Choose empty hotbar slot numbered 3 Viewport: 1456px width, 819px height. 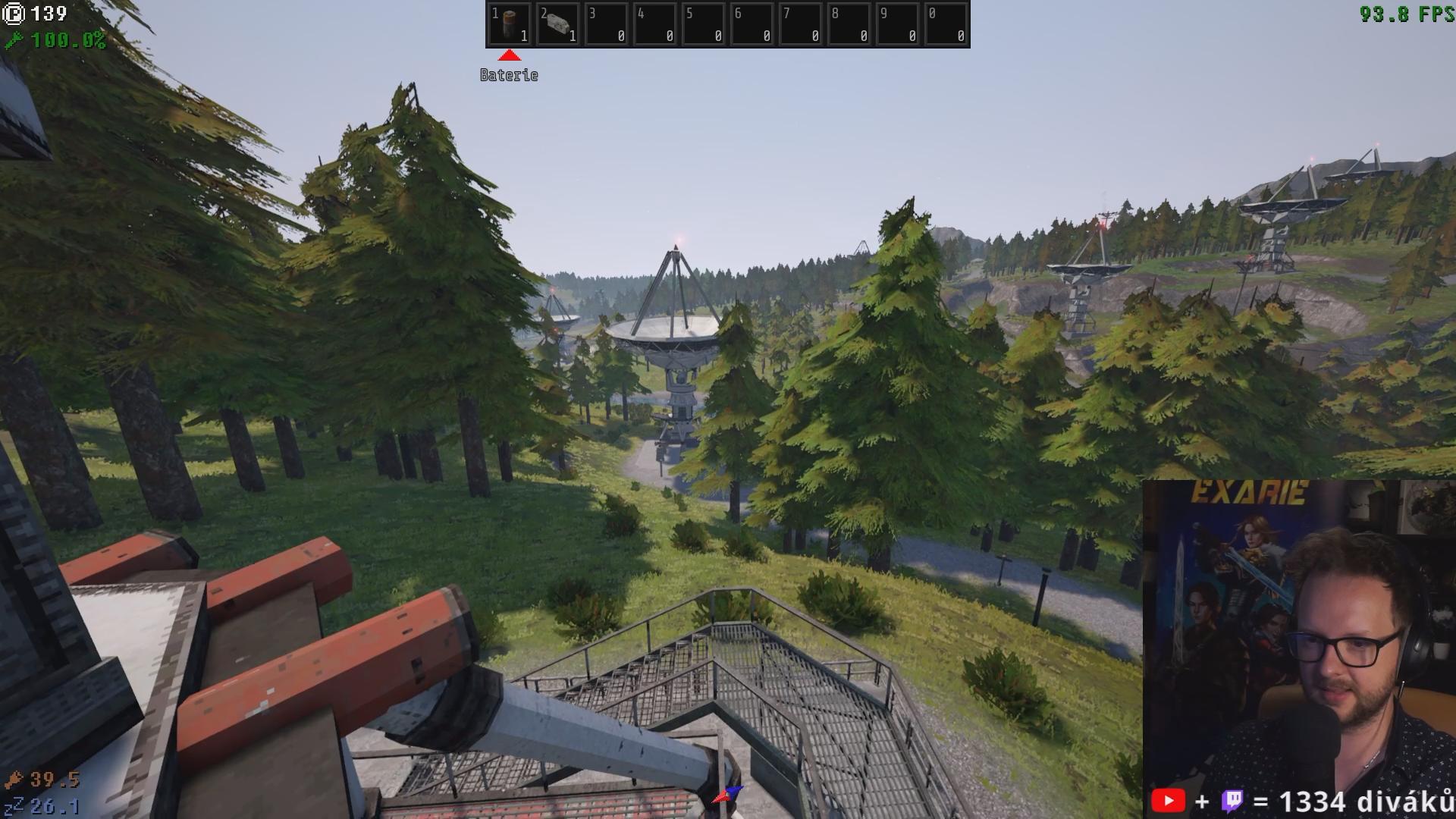[x=606, y=24]
